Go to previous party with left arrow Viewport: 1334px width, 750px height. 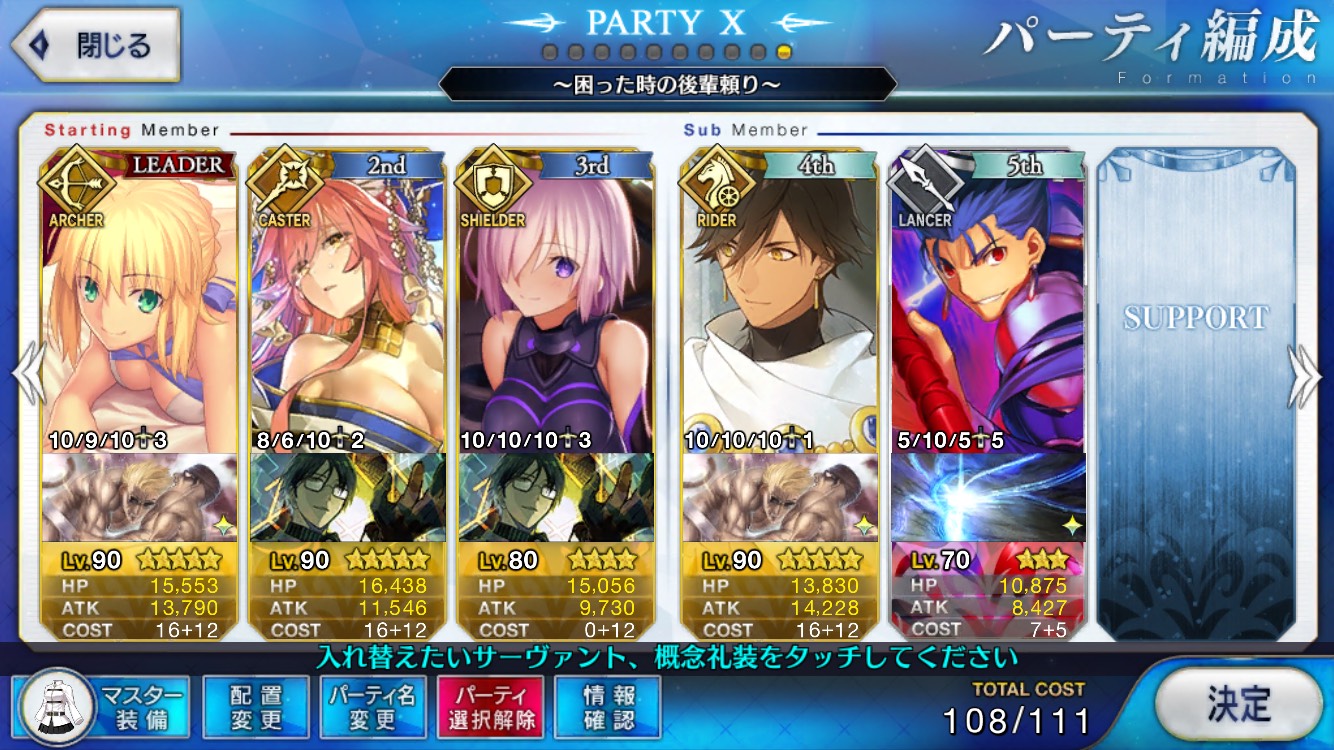point(28,376)
